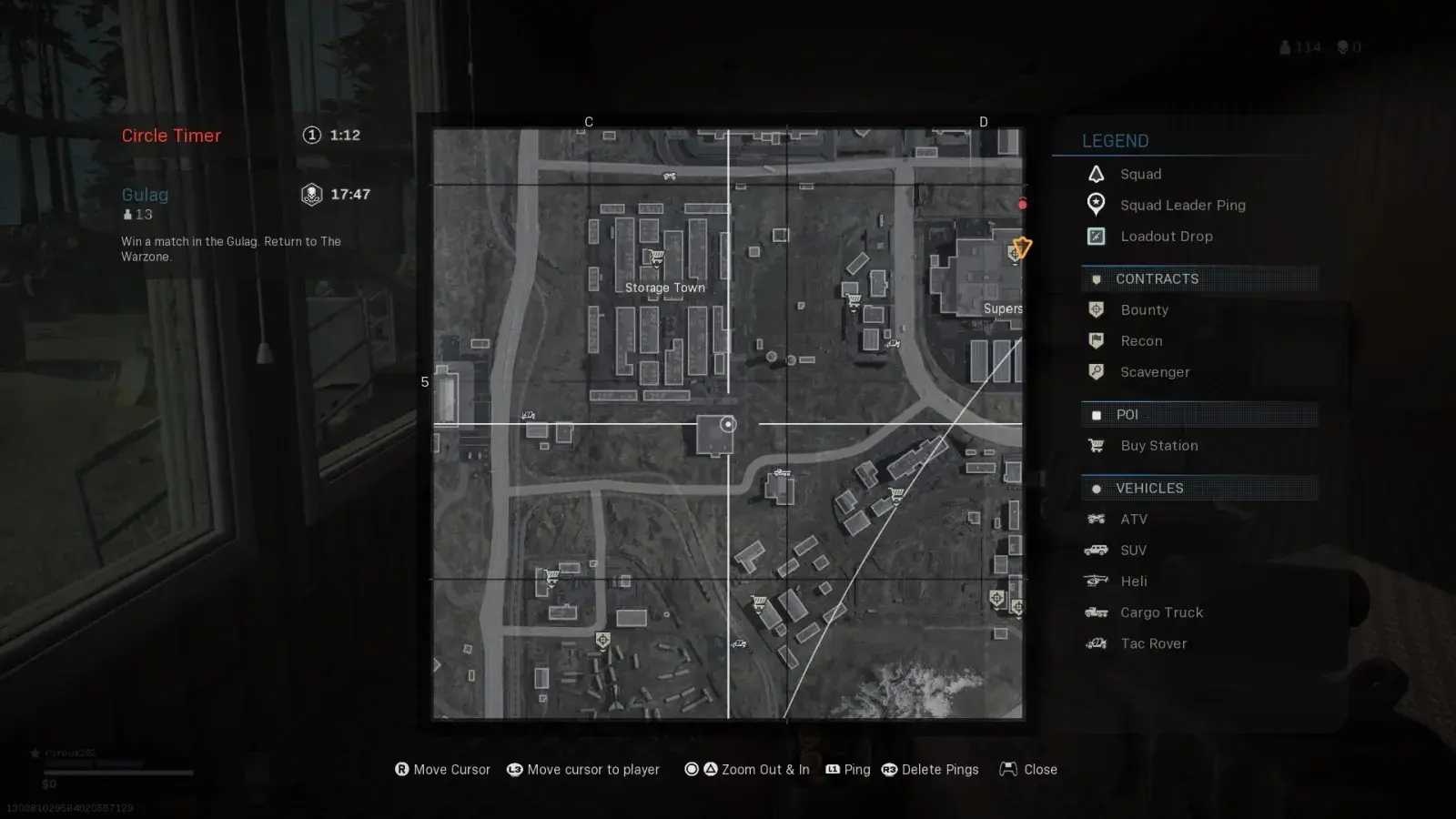Select the Bounty contract legend entry
This screenshot has height=819, width=1456.
[1144, 309]
